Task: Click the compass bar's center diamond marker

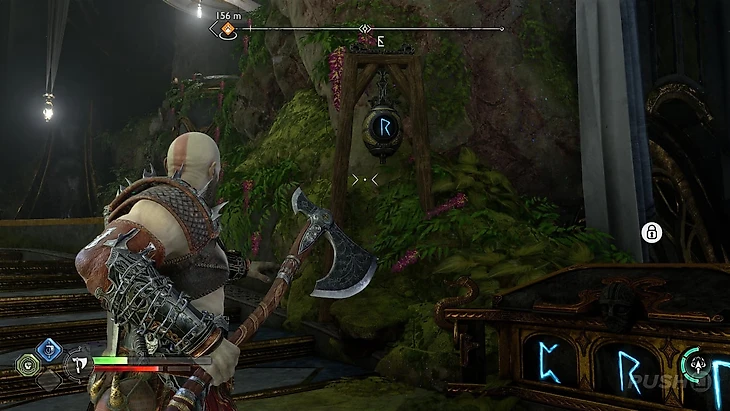Action: pyautogui.click(x=366, y=29)
